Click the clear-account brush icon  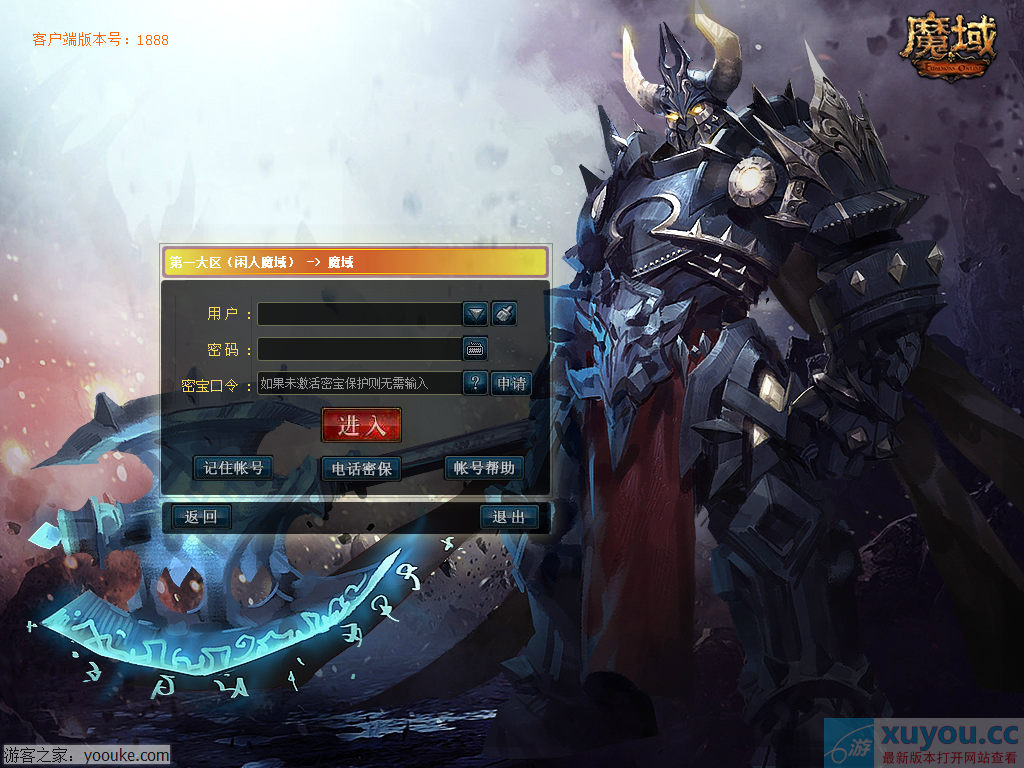pyautogui.click(x=504, y=314)
